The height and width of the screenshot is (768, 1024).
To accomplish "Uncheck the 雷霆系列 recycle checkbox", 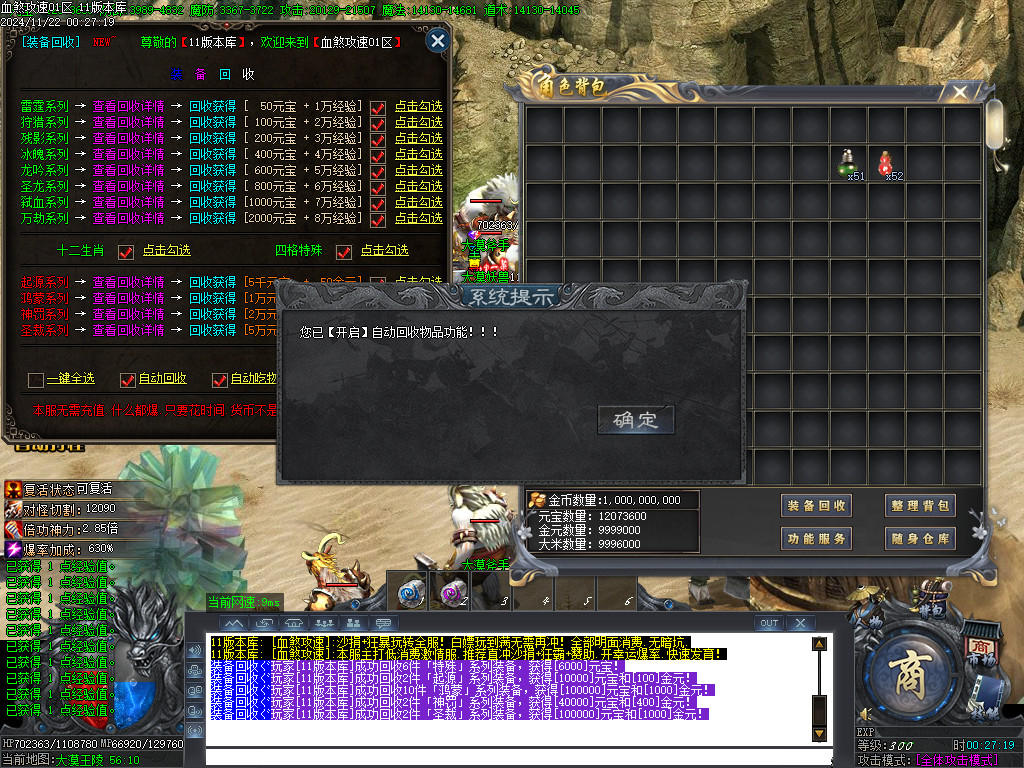I will (378, 108).
